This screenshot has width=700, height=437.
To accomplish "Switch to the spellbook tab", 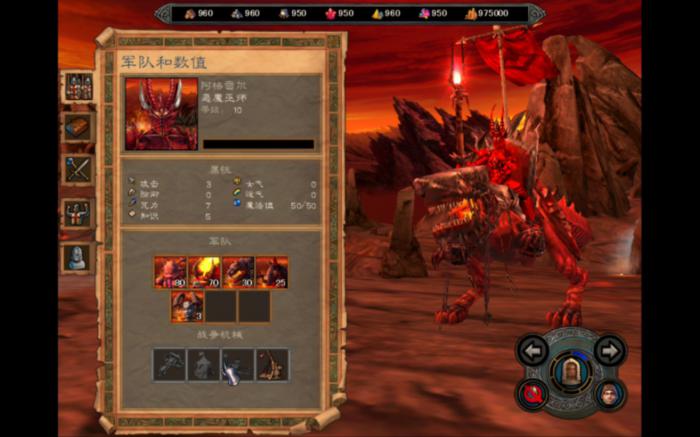I will coord(78,126).
